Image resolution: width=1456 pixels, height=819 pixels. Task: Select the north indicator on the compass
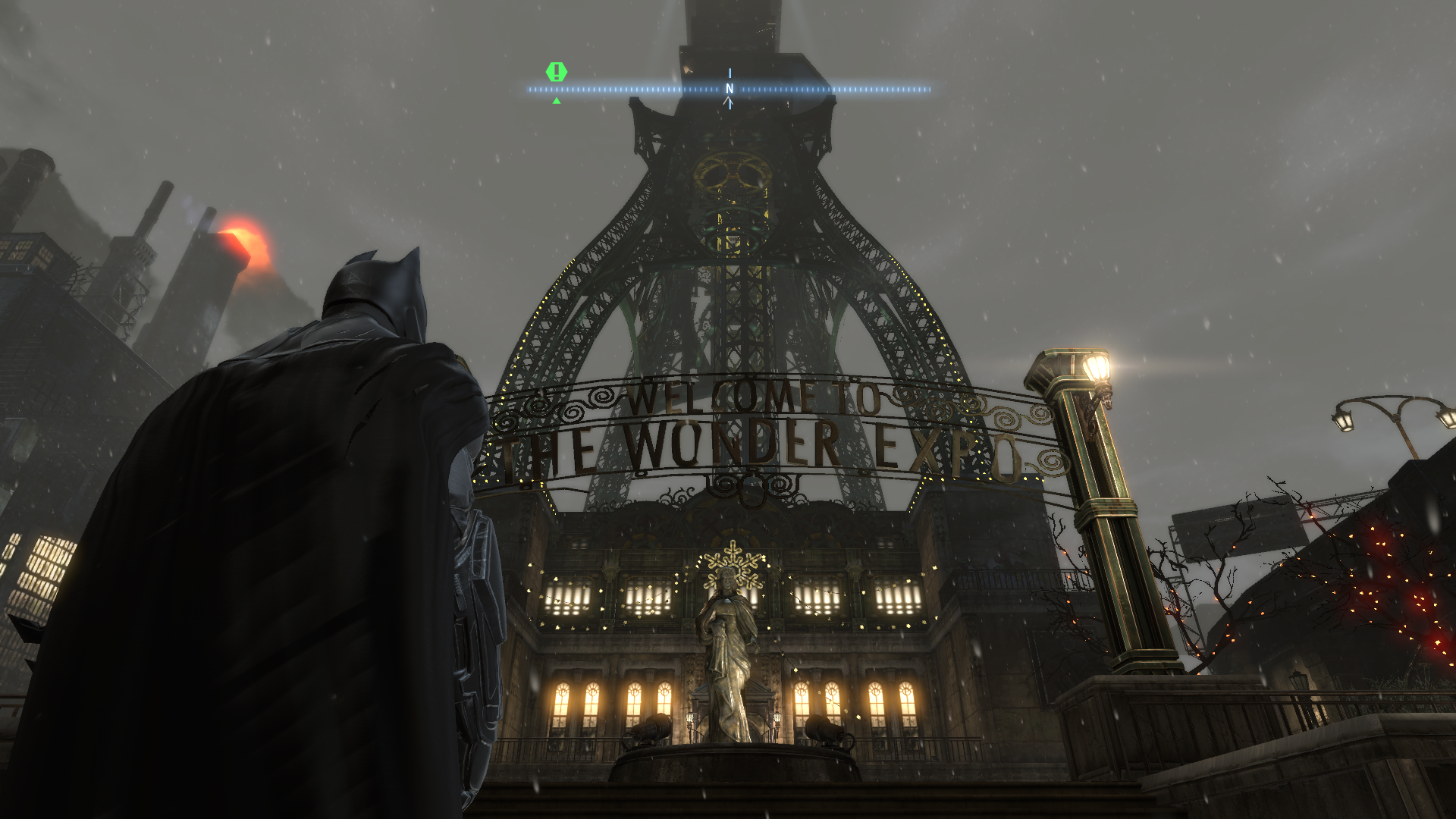point(730,89)
